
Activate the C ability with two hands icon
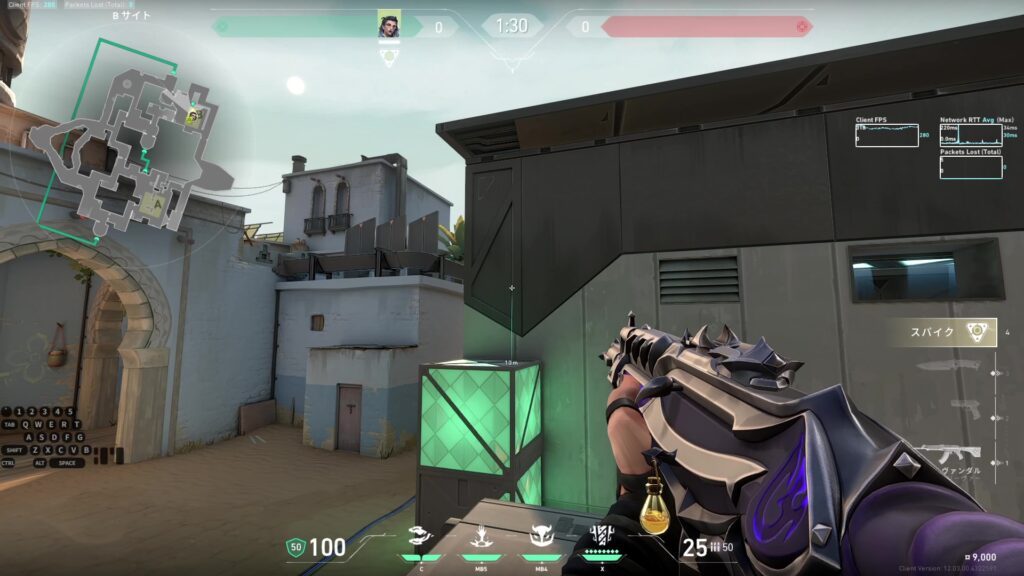(x=421, y=538)
